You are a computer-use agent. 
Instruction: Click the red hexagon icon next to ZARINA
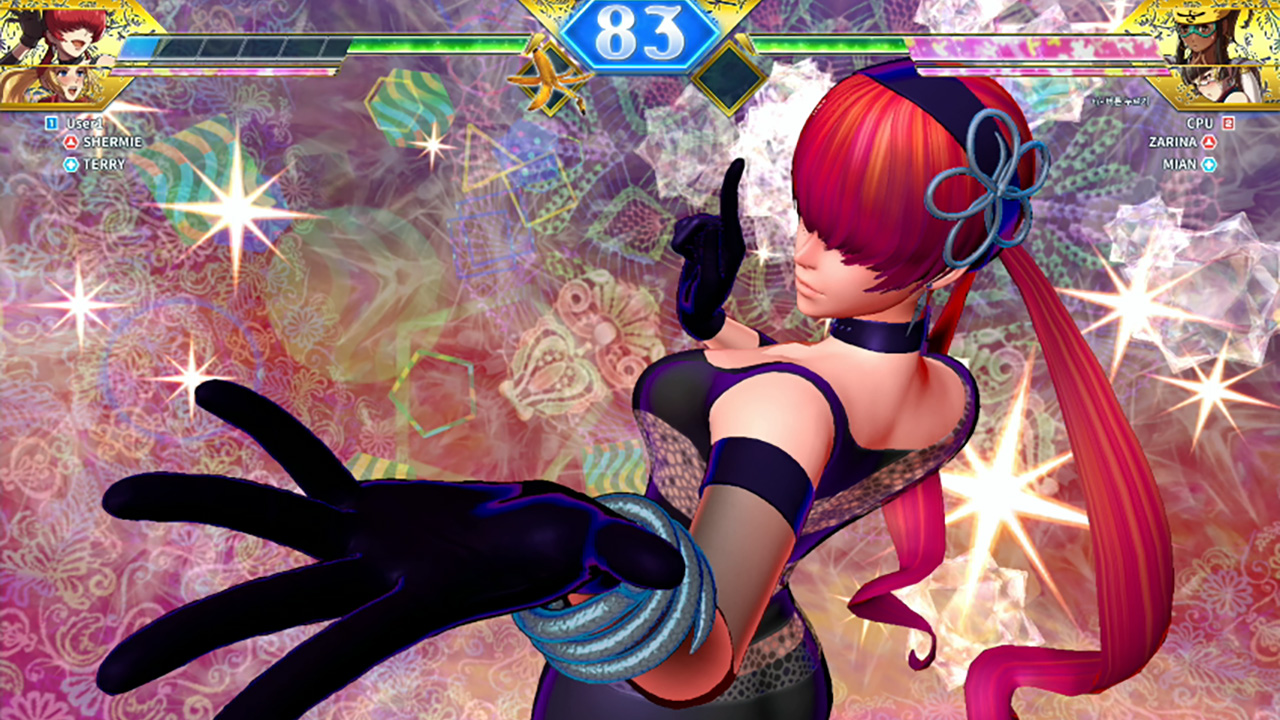point(1208,141)
